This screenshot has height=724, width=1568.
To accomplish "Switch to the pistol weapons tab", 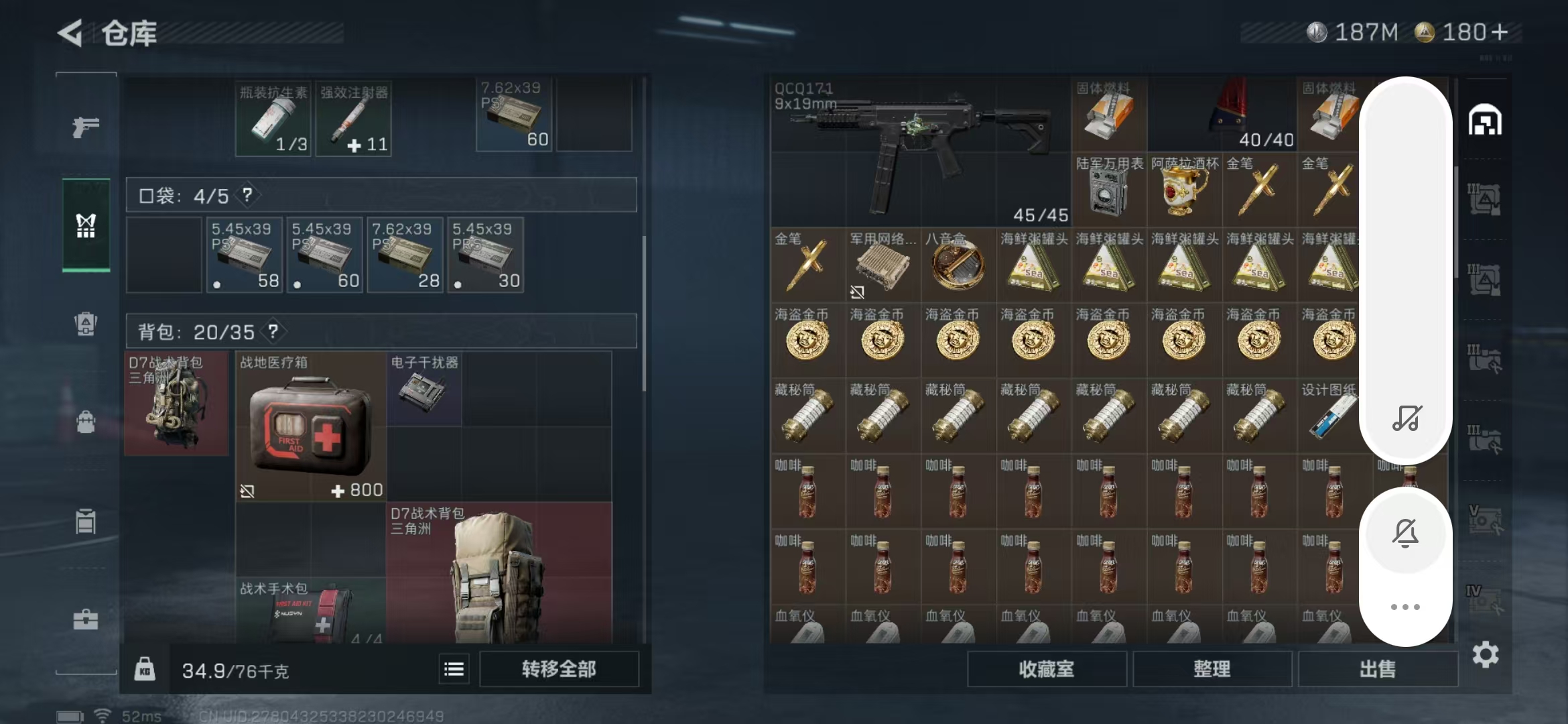I will 86,127.
